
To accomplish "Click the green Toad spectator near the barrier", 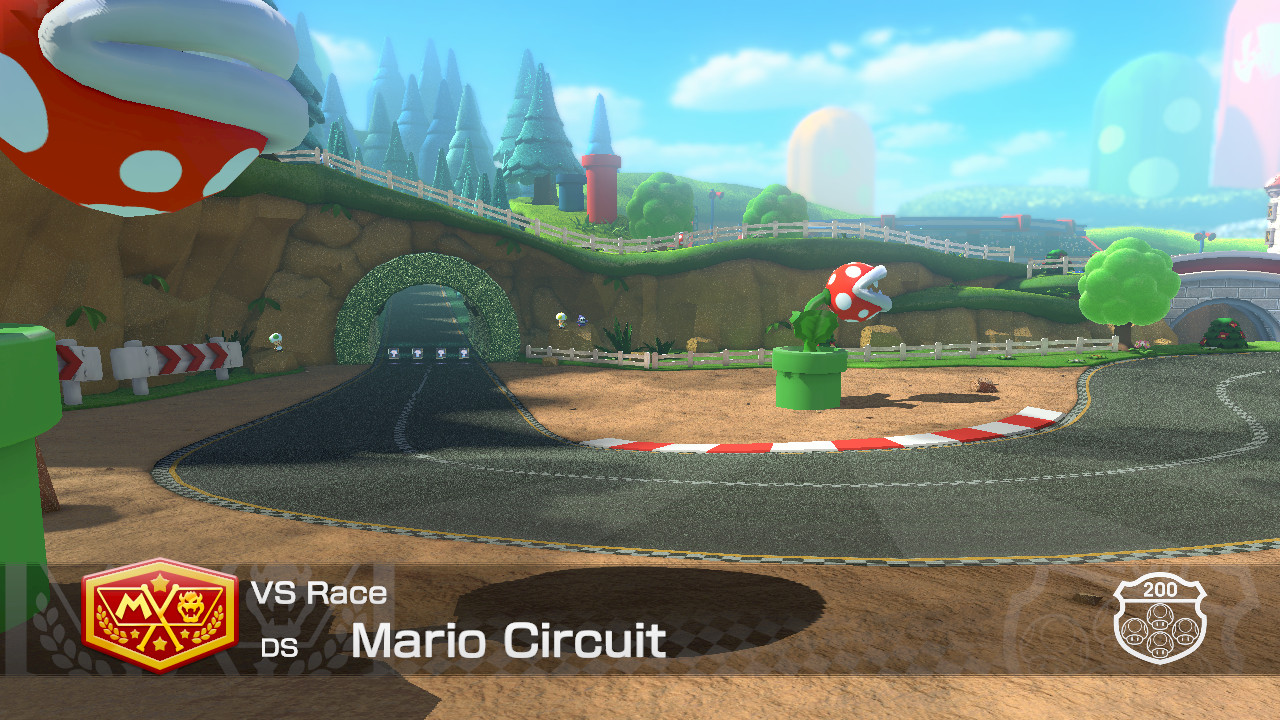I will (277, 342).
